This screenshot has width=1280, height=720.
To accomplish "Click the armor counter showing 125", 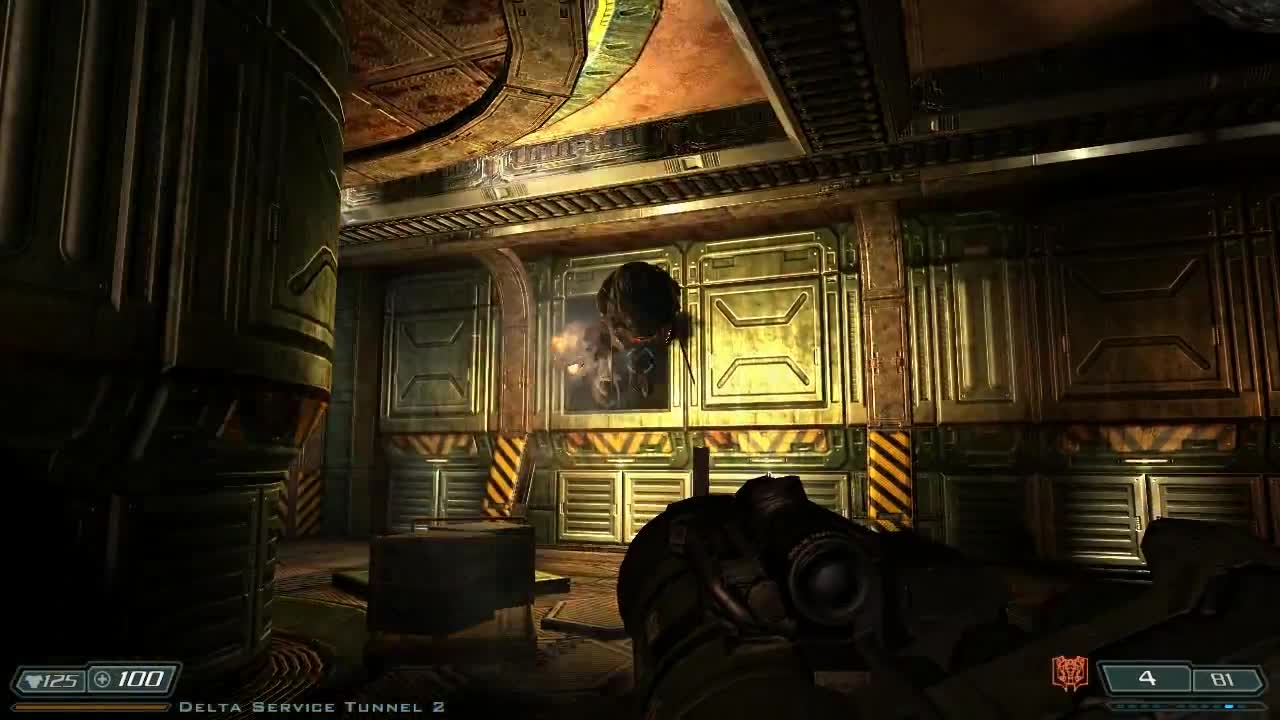I will pyautogui.click(x=61, y=679).
